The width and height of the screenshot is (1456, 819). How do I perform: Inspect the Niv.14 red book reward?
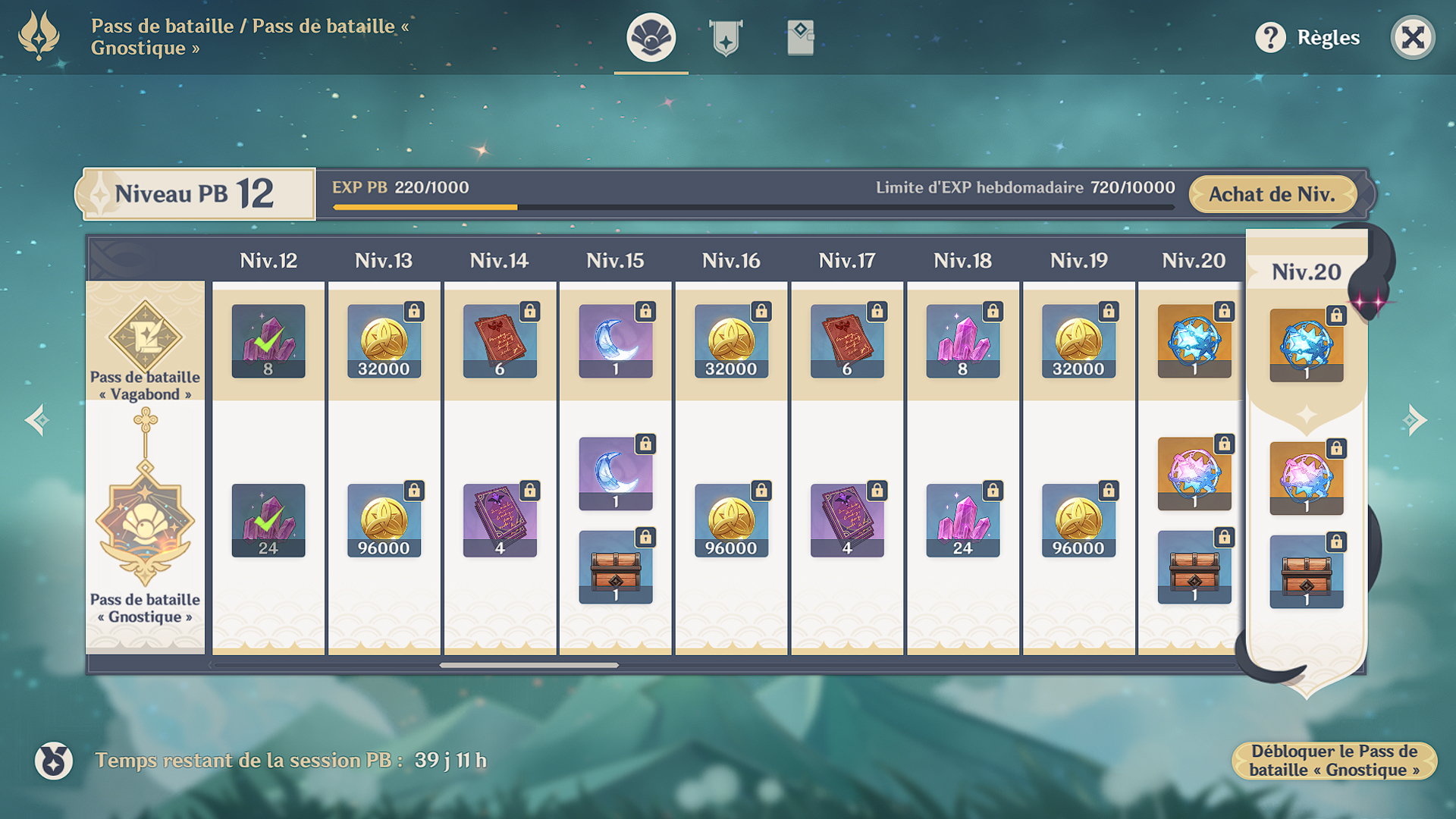pyautogui.click(x=500, y=341)
